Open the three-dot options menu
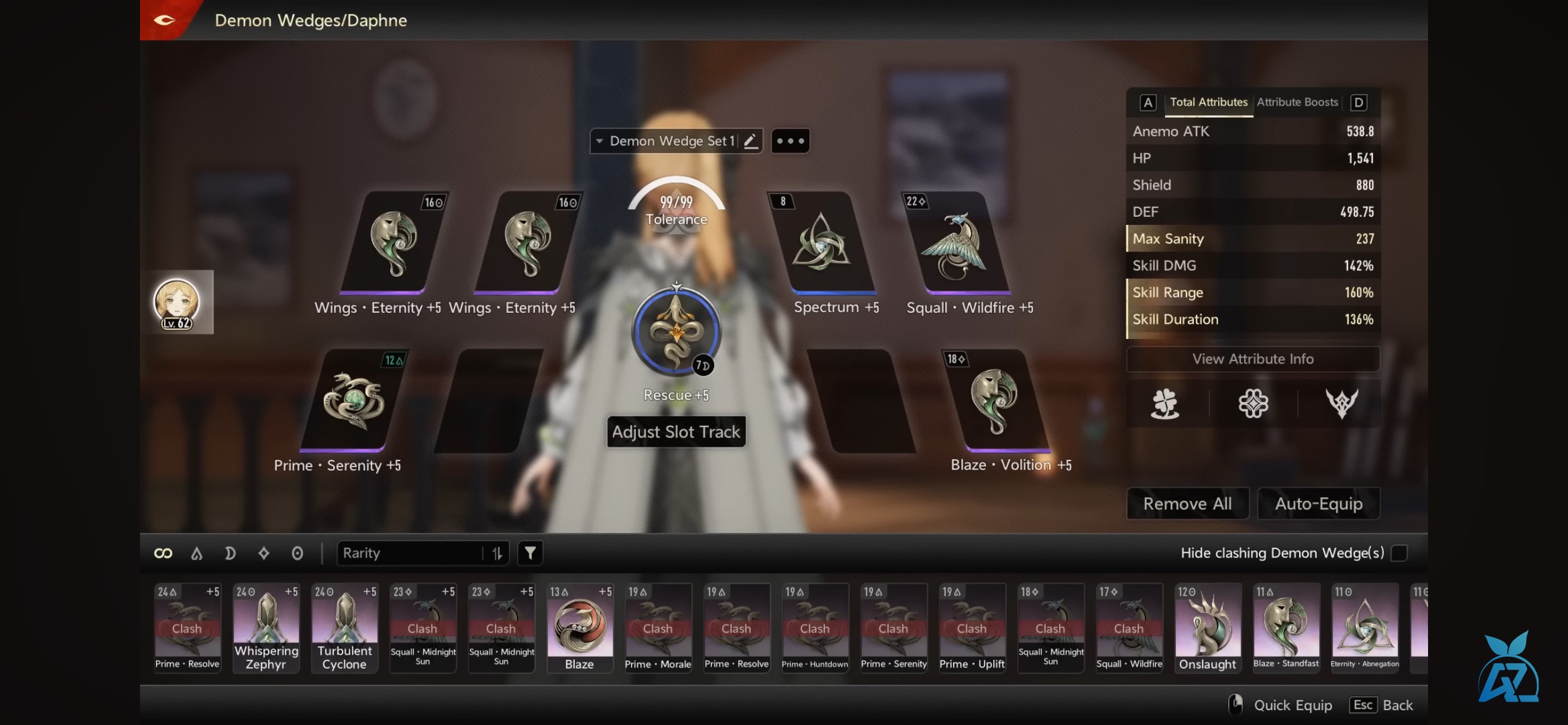 coord(790,141)
